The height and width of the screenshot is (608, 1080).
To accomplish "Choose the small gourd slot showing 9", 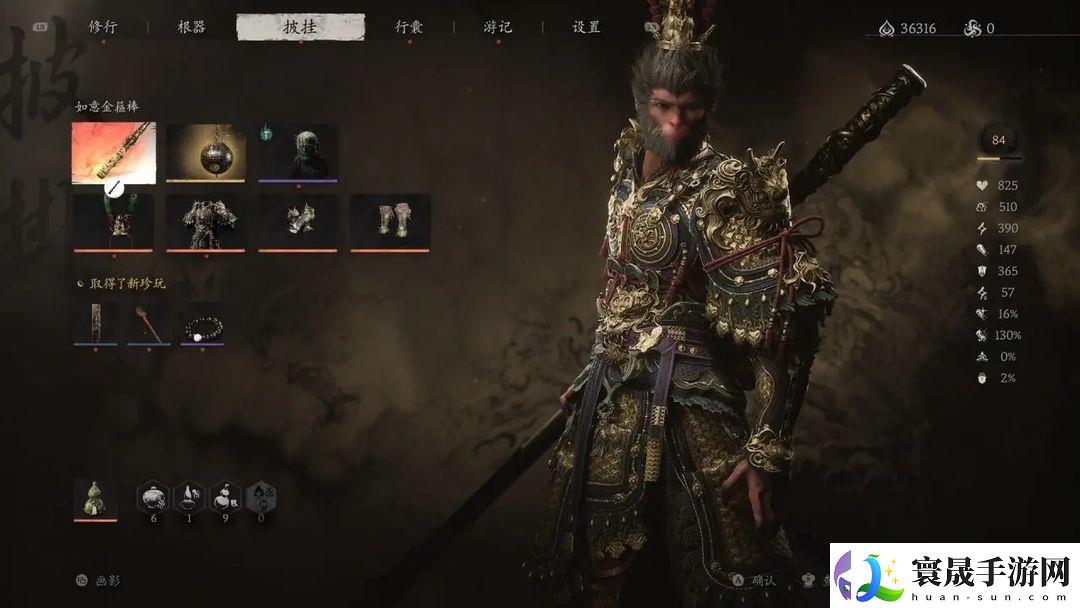I will tap(226, 497).
